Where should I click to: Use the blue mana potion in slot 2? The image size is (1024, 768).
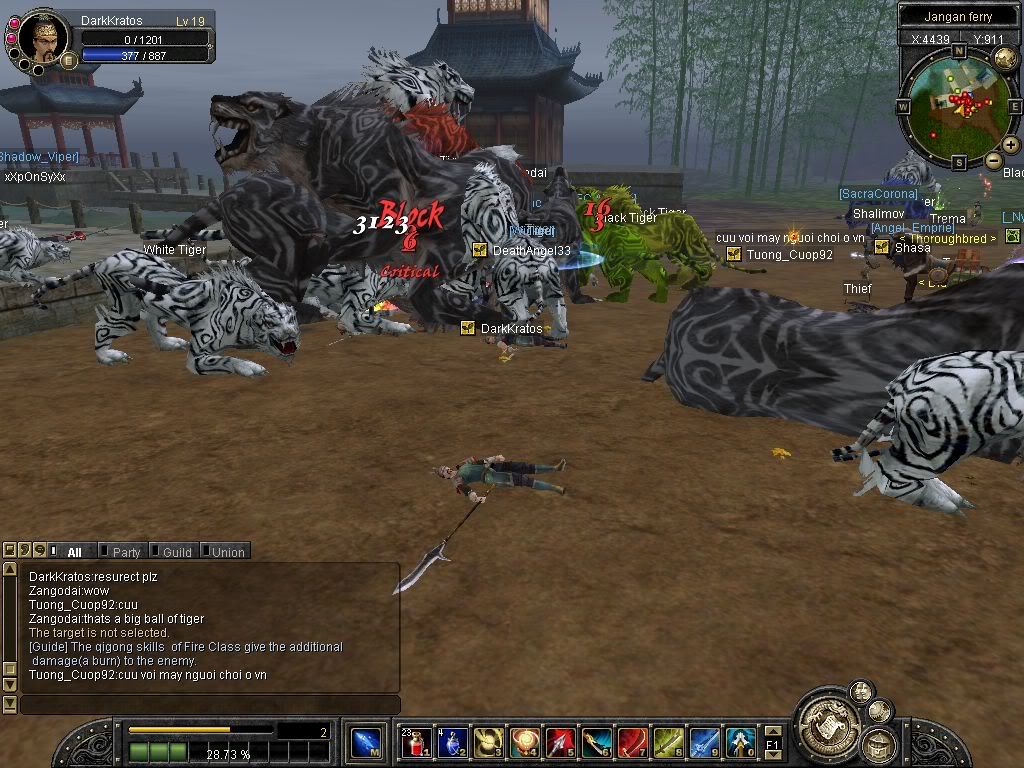click(x=452, y=743)
